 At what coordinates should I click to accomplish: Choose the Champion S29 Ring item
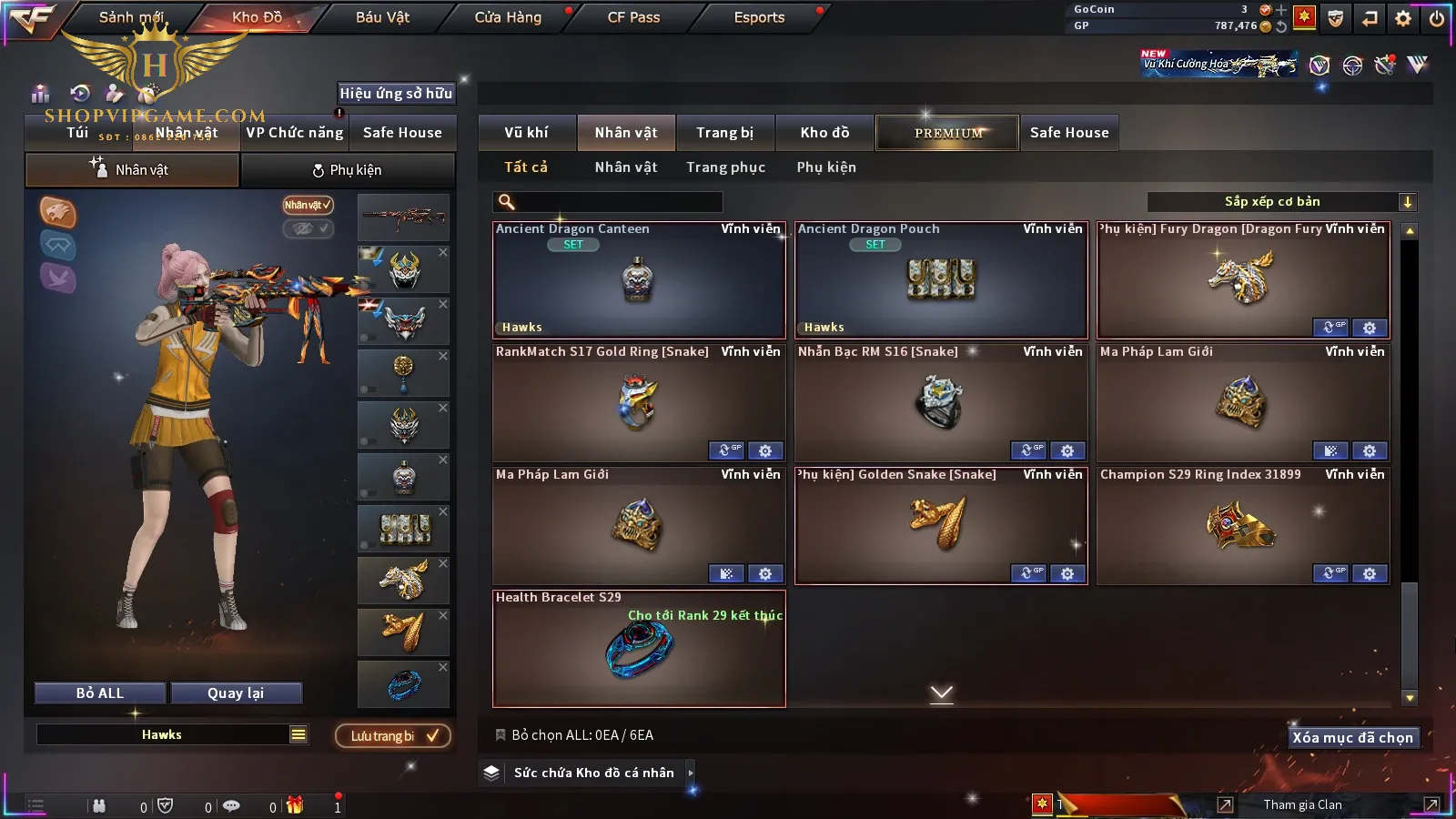tap(1243, 526)
